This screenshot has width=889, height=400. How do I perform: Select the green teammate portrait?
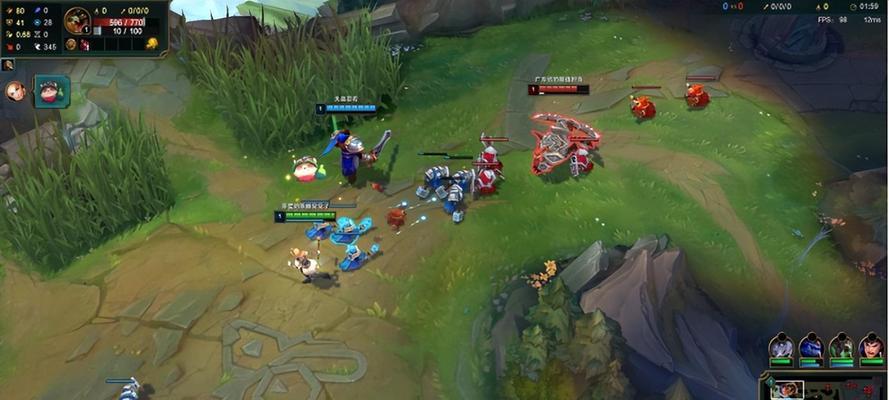(842, 347)
